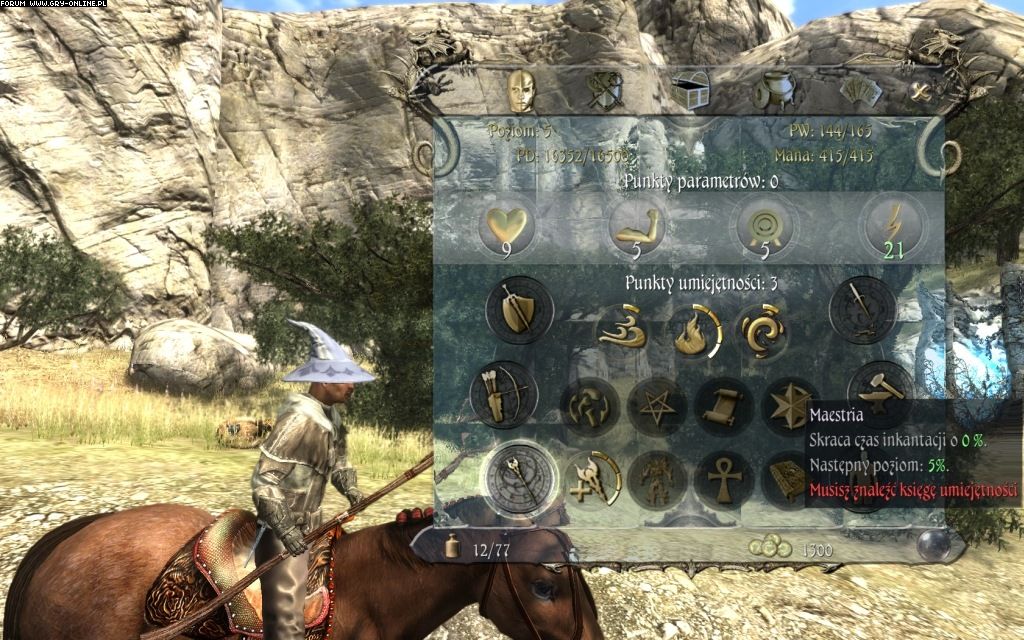The height and width of the screenshot is (640, 1024).
Task: Open the dagger skill category
Action: [x=860, y=308]
